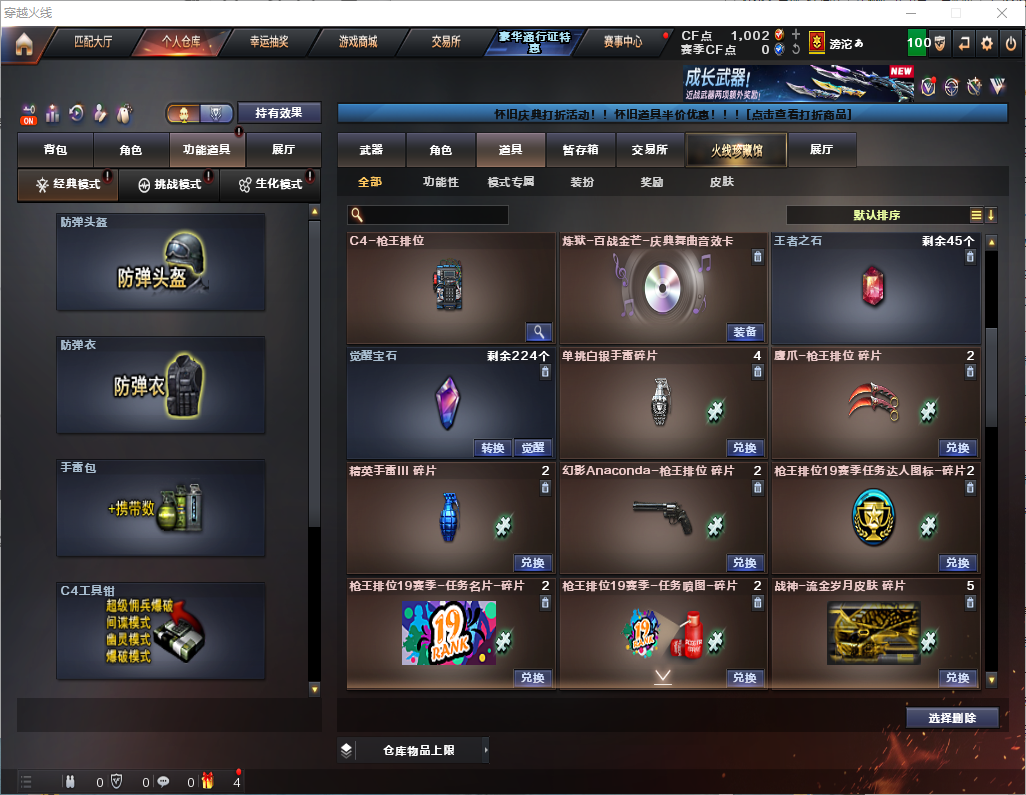Open the 火线珍藏馆 tab
Screen dimensions: 1026x795
[736, 150]
